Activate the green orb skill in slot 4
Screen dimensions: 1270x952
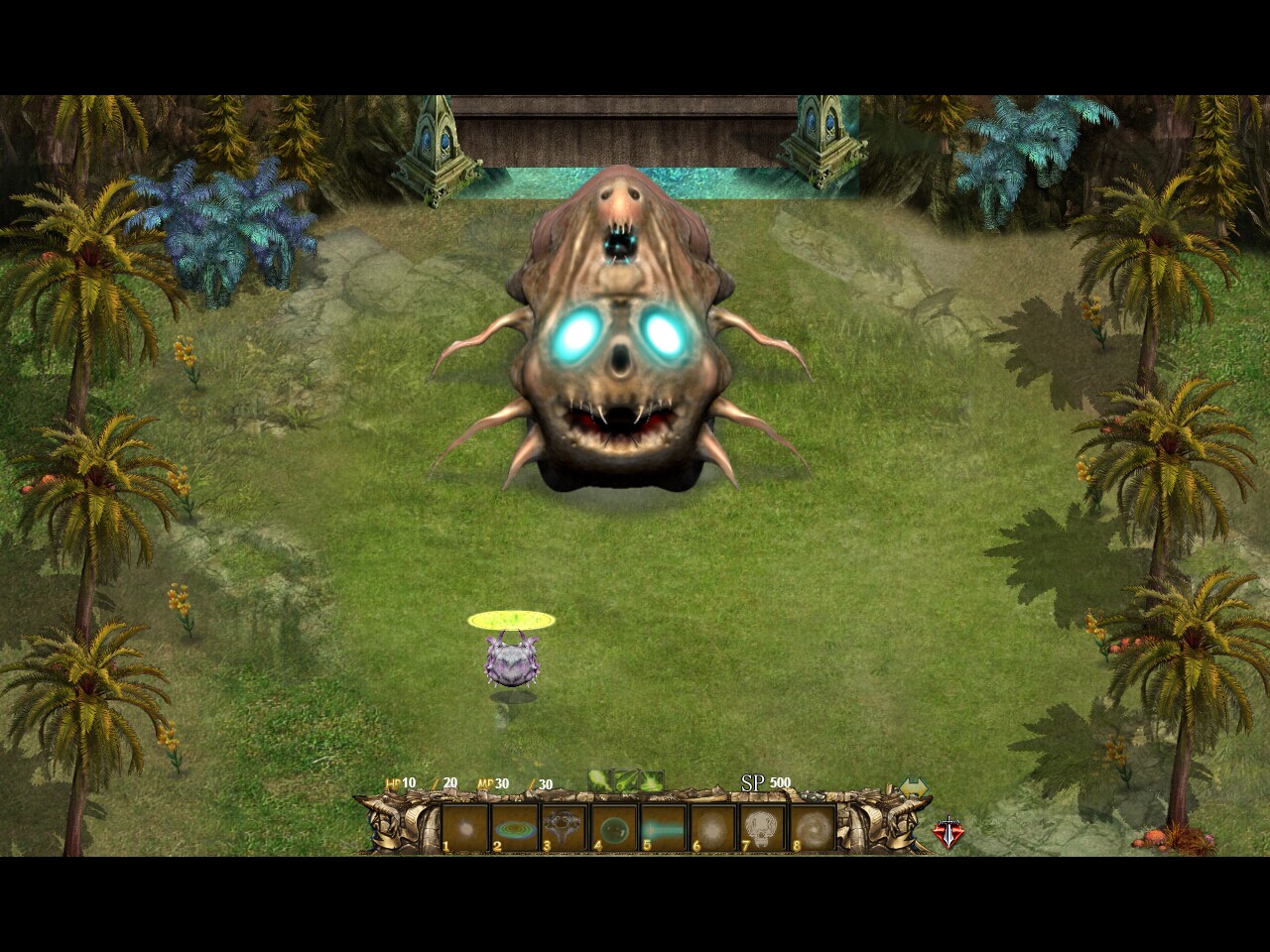click(x=614, y=827)
